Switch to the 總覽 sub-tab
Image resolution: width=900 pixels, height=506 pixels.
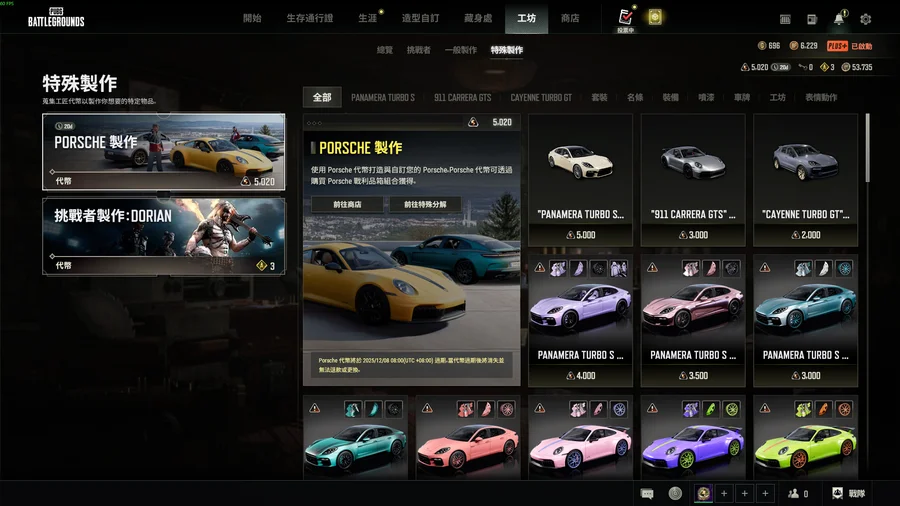pos(385,50)
